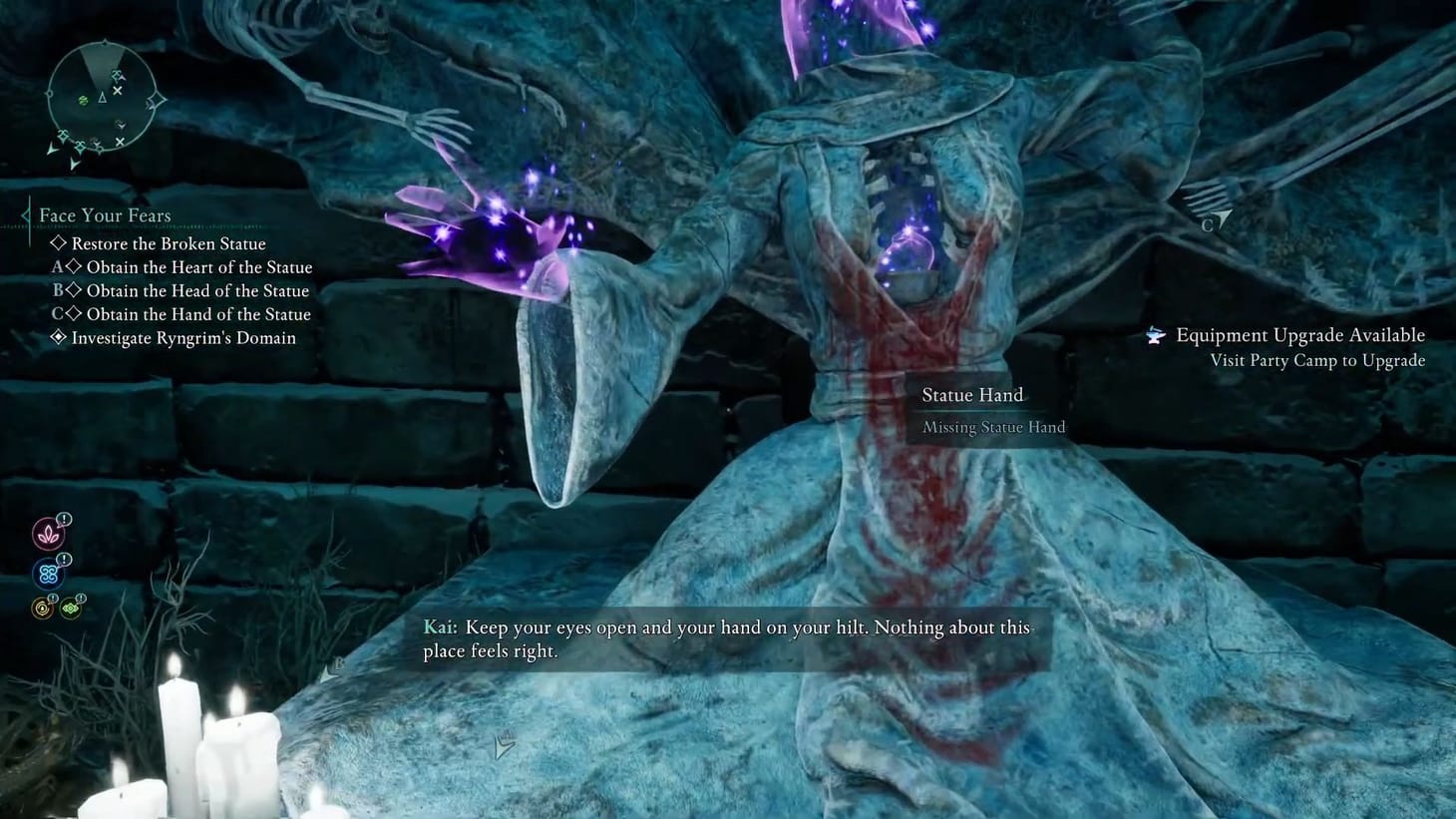Click the speaker name Kai in dialogue
This screenshot has height=819, width=1456.
pos(440,627)
